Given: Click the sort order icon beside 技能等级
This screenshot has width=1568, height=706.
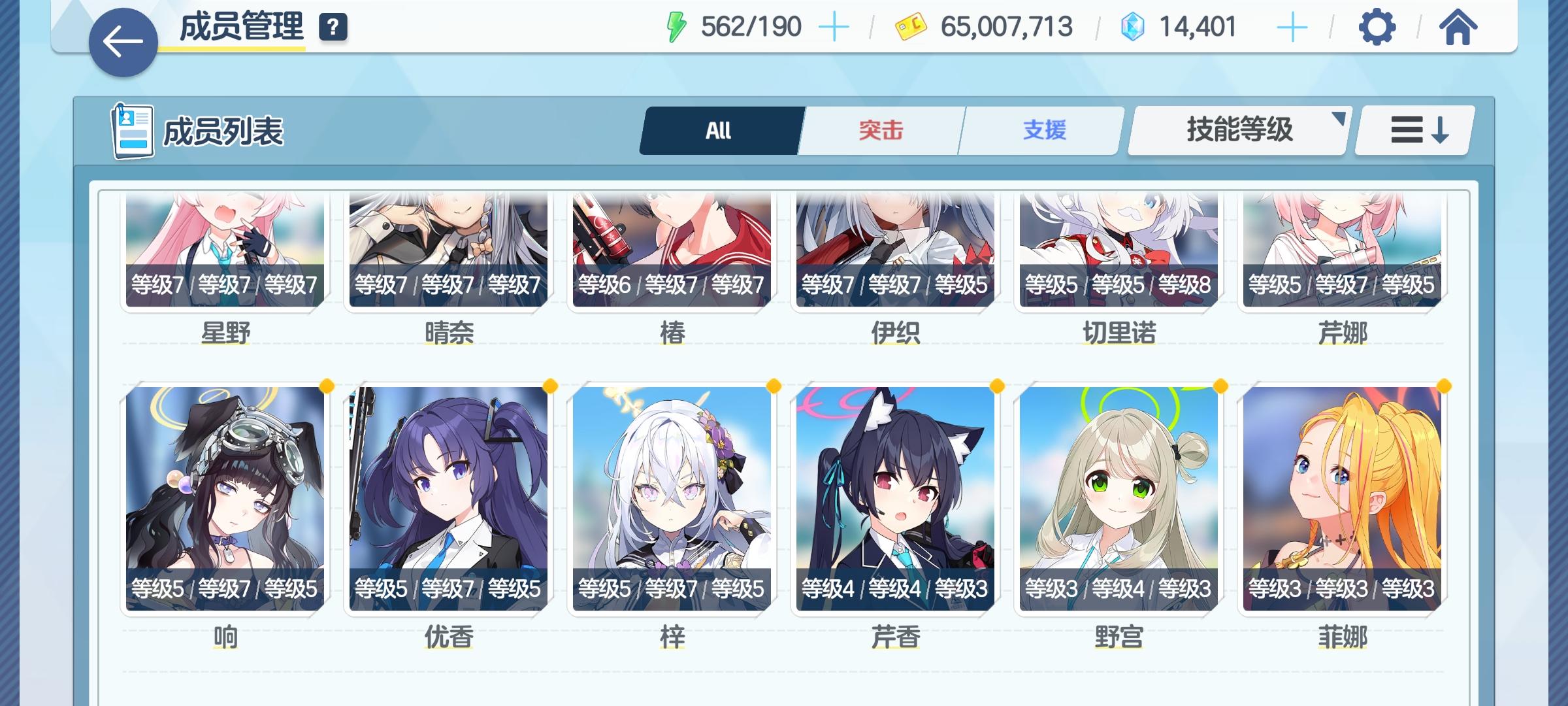Looking at the screenshot, I should (1413, 129).
